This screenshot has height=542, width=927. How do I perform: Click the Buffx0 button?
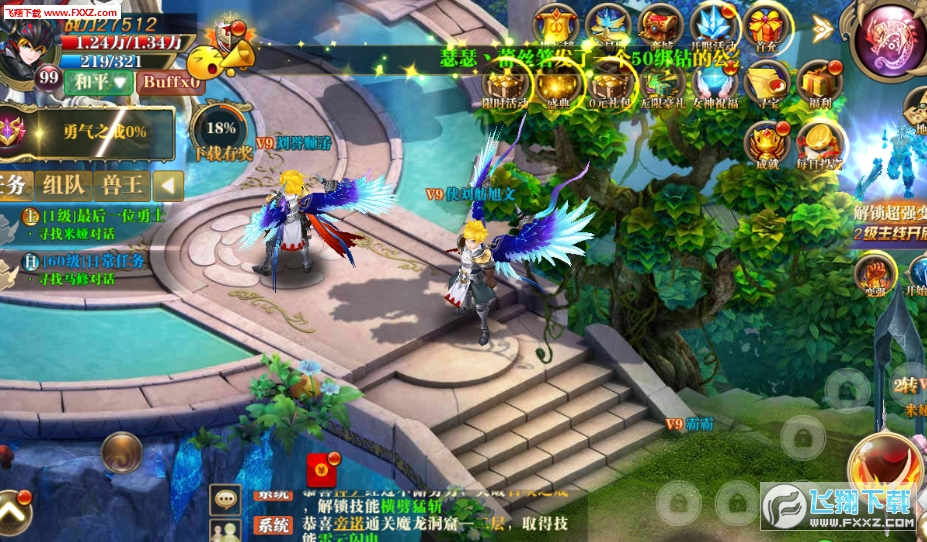pos(172,81)
